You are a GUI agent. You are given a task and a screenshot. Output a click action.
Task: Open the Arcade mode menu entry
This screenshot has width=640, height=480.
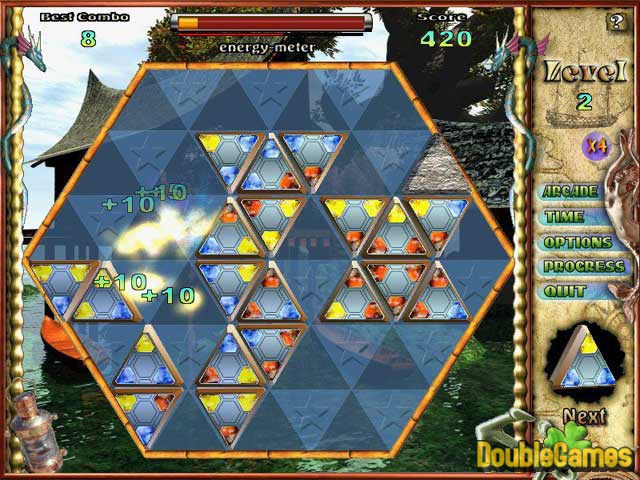(570, 191)
